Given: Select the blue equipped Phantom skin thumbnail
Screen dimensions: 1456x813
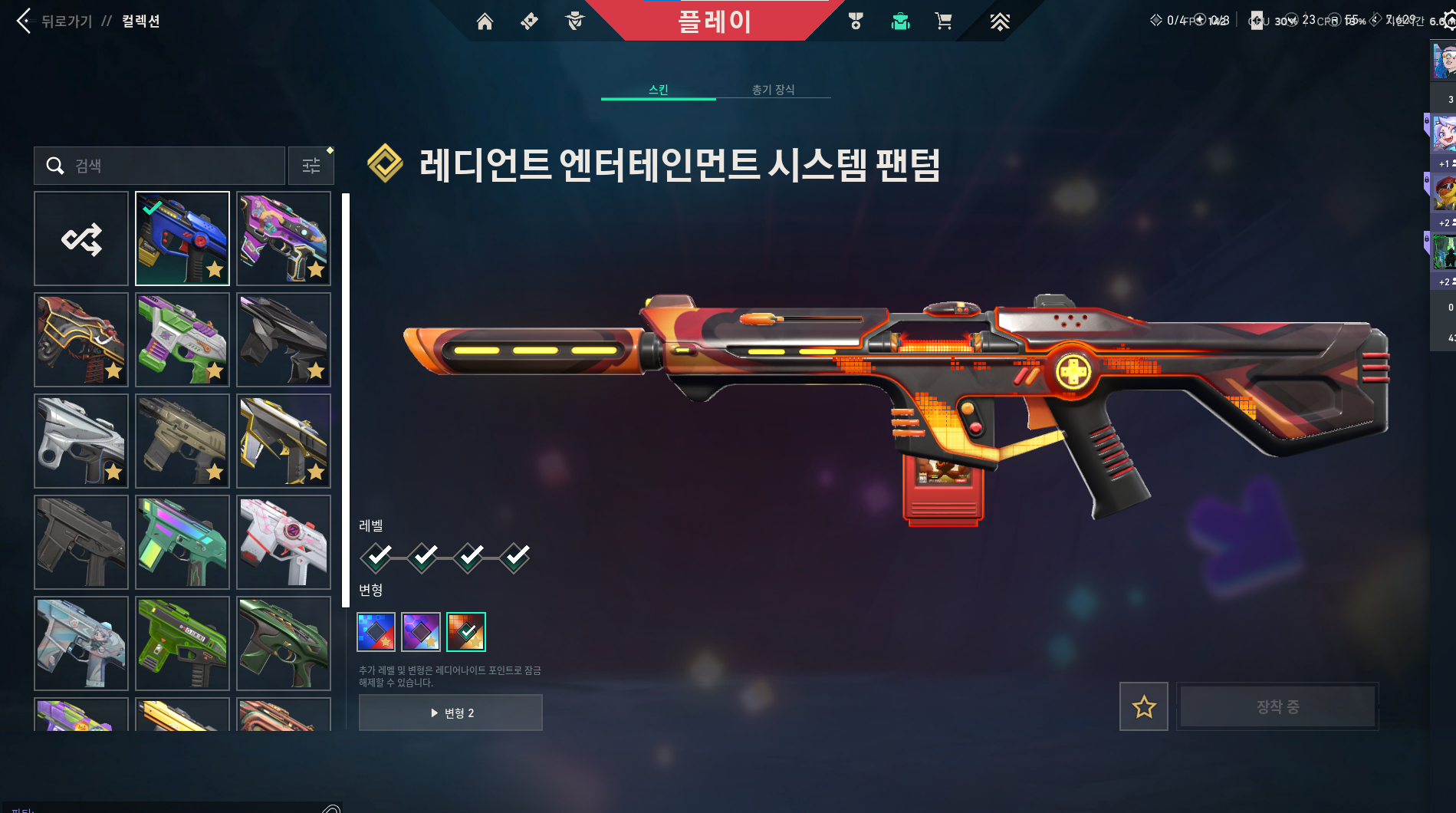Looking at the screenshot, I should pyautogui.click(x=182, y=239).
